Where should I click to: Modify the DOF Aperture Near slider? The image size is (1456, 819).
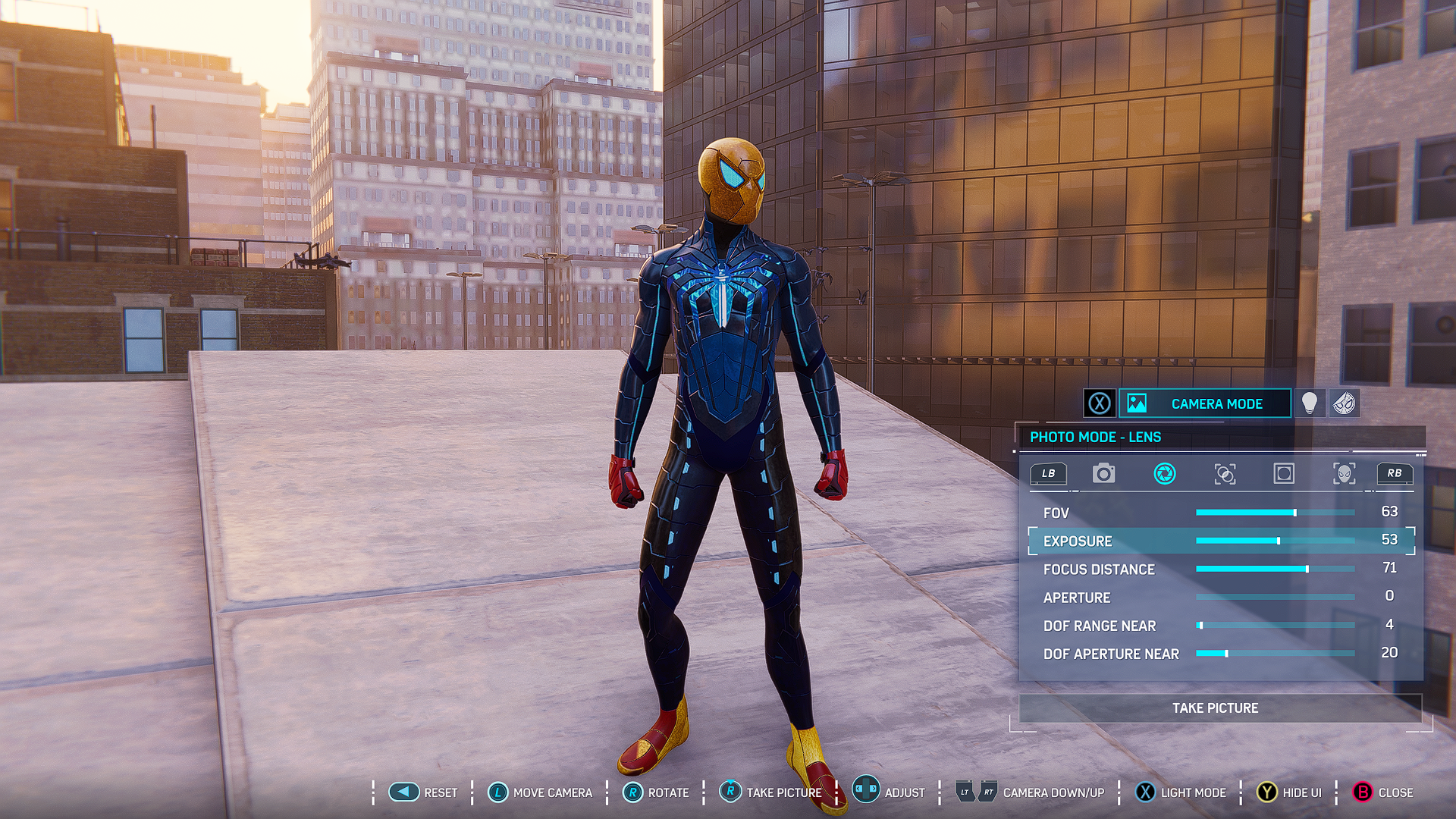pos(1275,654)
